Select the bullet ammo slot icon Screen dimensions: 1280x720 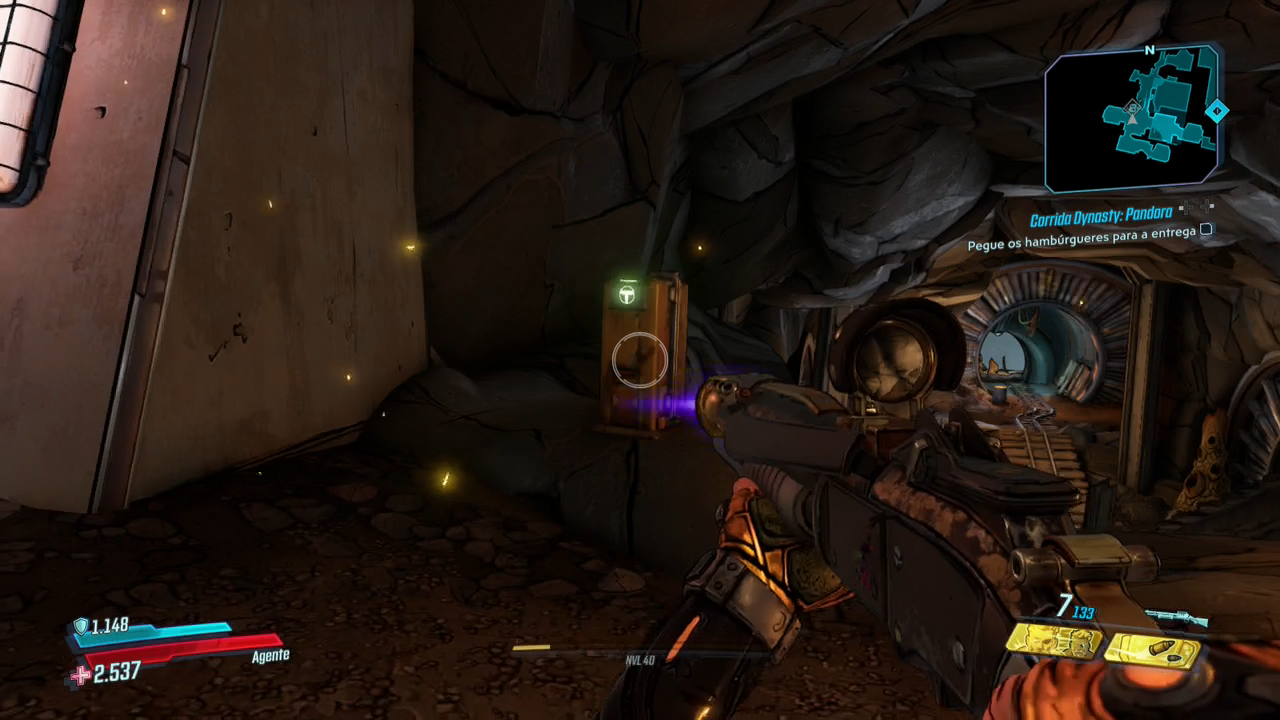pyautogui.click(x=1152, y=651)
